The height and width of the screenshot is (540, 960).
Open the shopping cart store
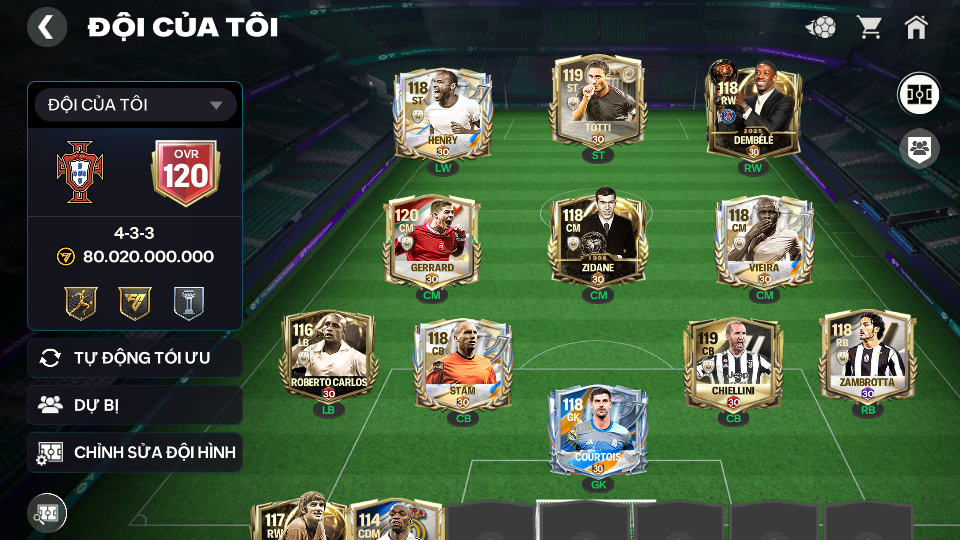click(869, 27)
